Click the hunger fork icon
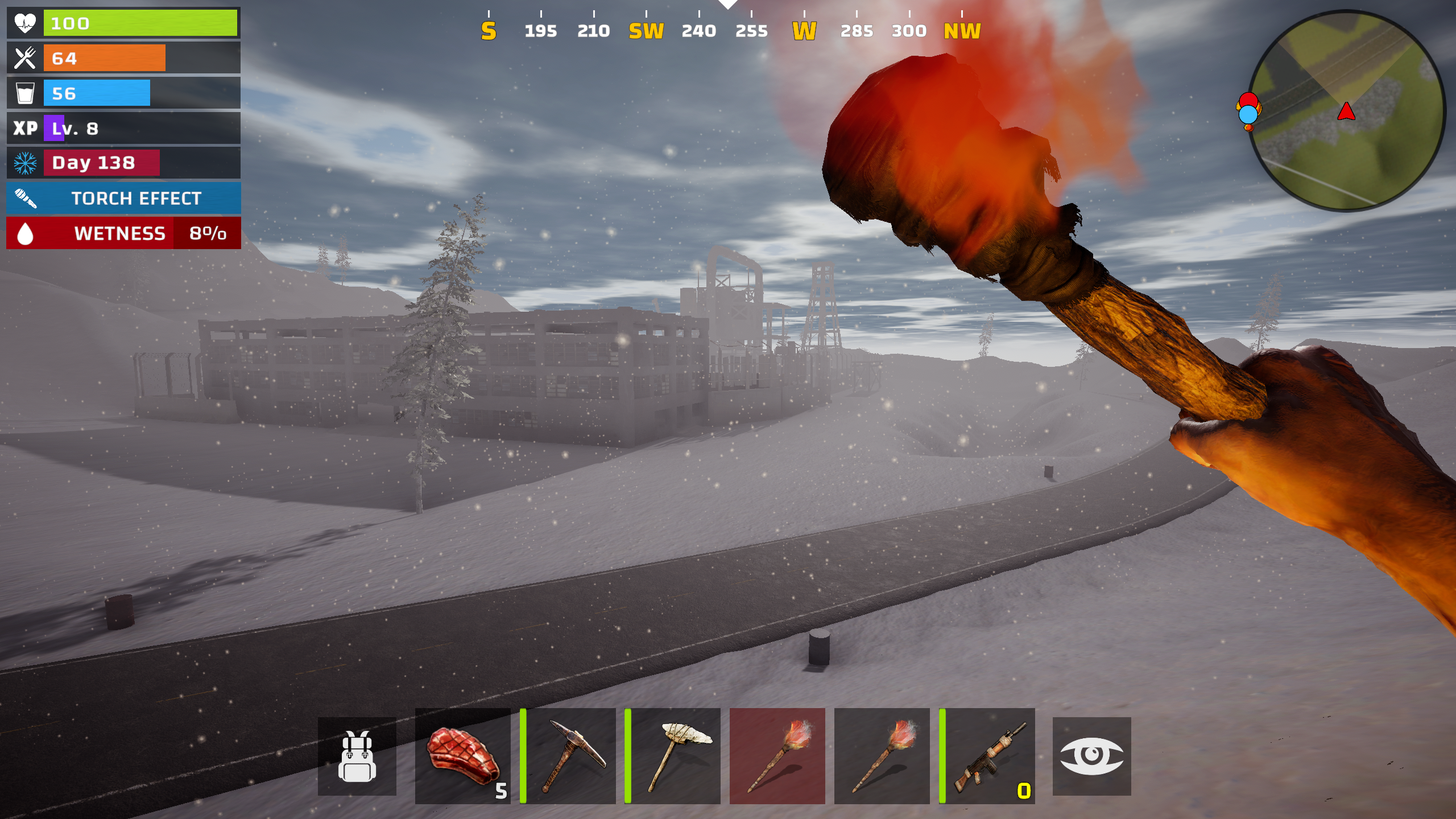Screen dimensions: 1456x819 coord(25,57)
